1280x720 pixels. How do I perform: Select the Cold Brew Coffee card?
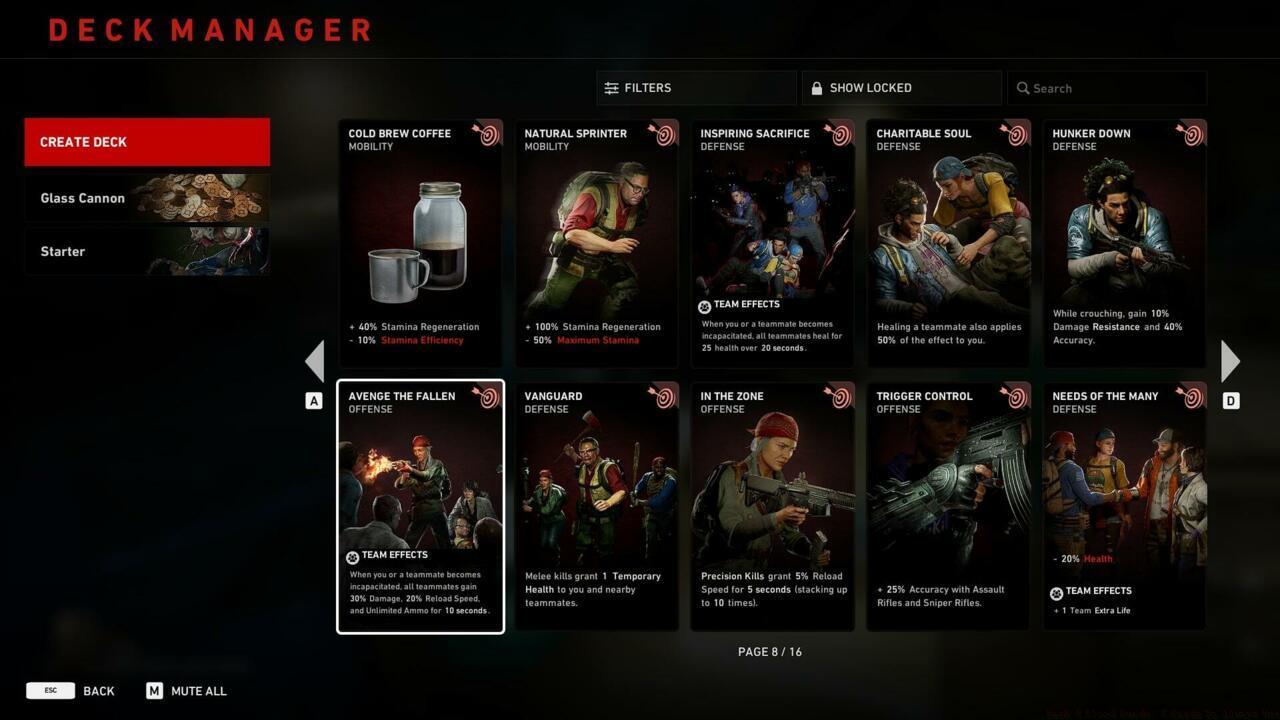[420, 244]
